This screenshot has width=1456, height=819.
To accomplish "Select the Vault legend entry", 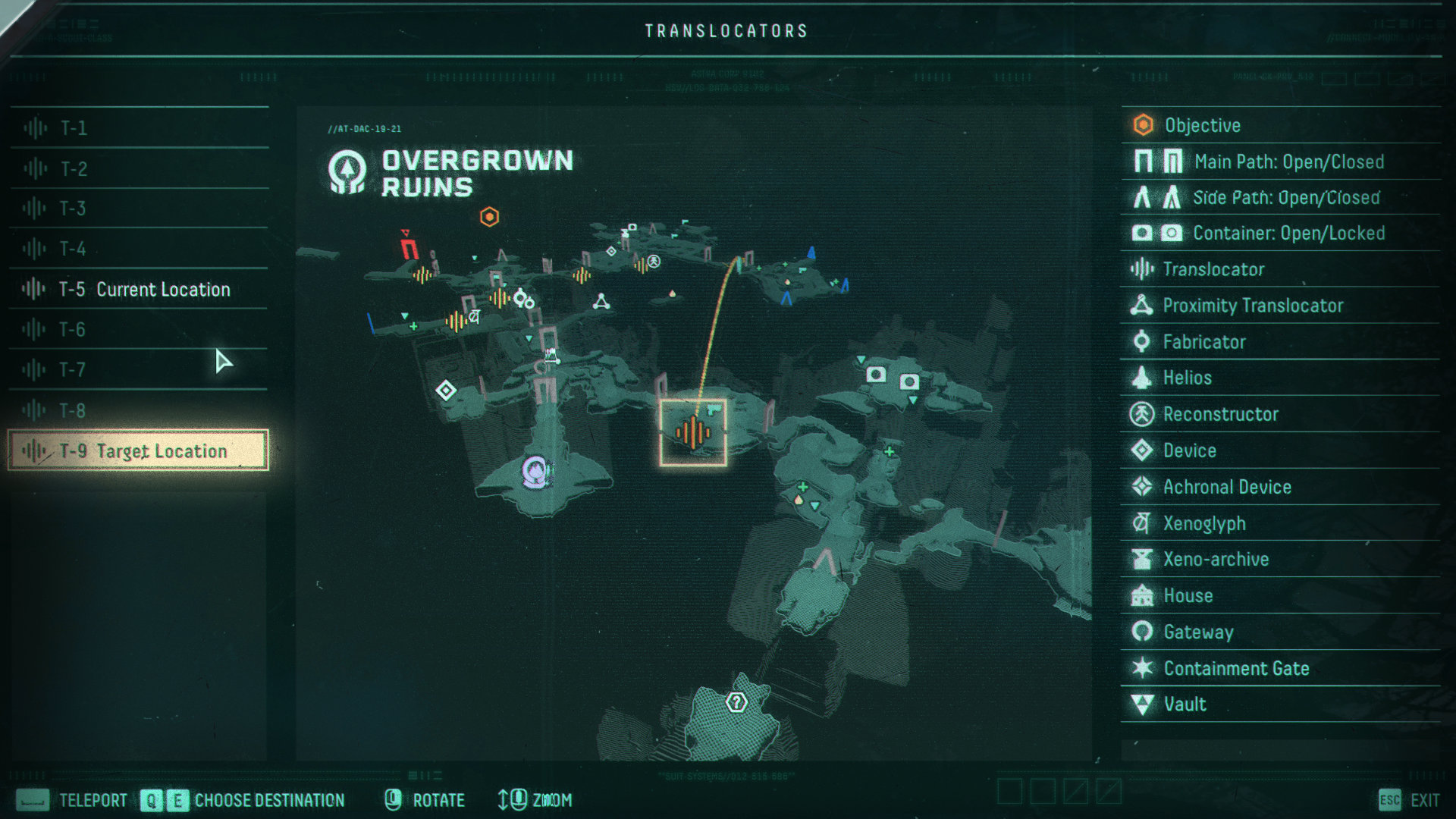I will pyautogui.click(x=1185, y=704).
